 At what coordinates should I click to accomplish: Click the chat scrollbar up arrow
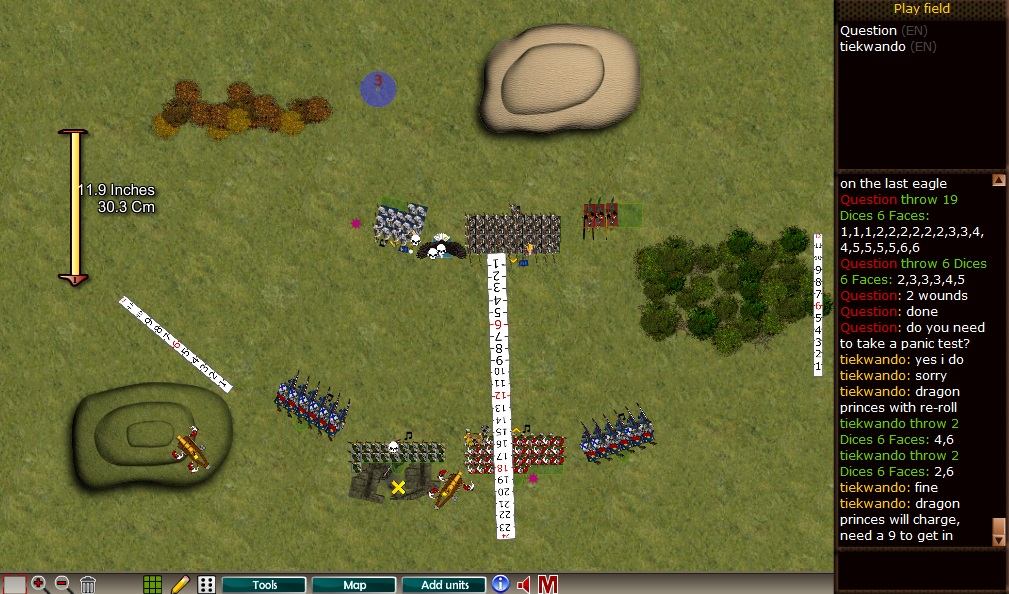coord(998,181)
